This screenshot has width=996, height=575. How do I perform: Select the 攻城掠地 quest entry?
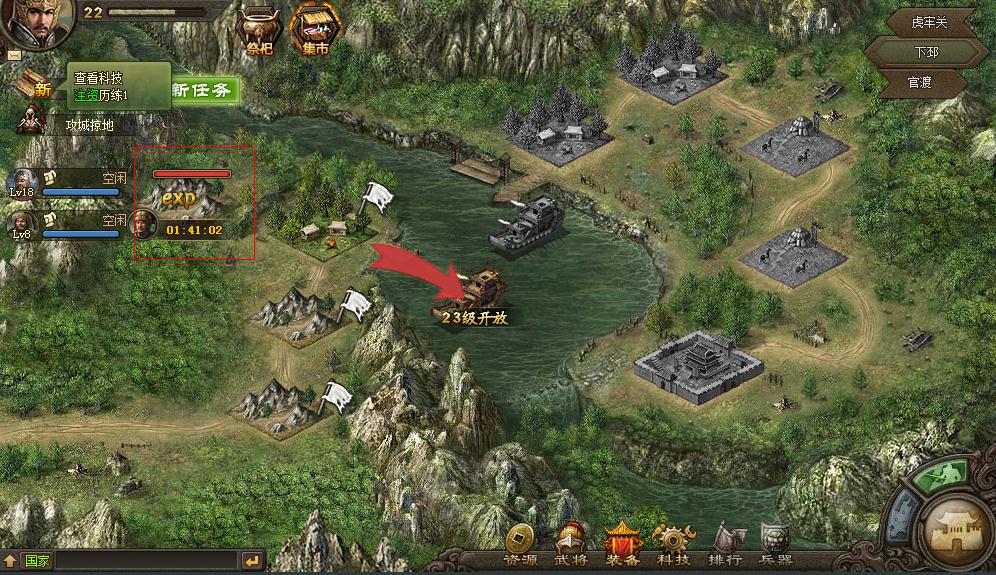[x=89, y=125]
